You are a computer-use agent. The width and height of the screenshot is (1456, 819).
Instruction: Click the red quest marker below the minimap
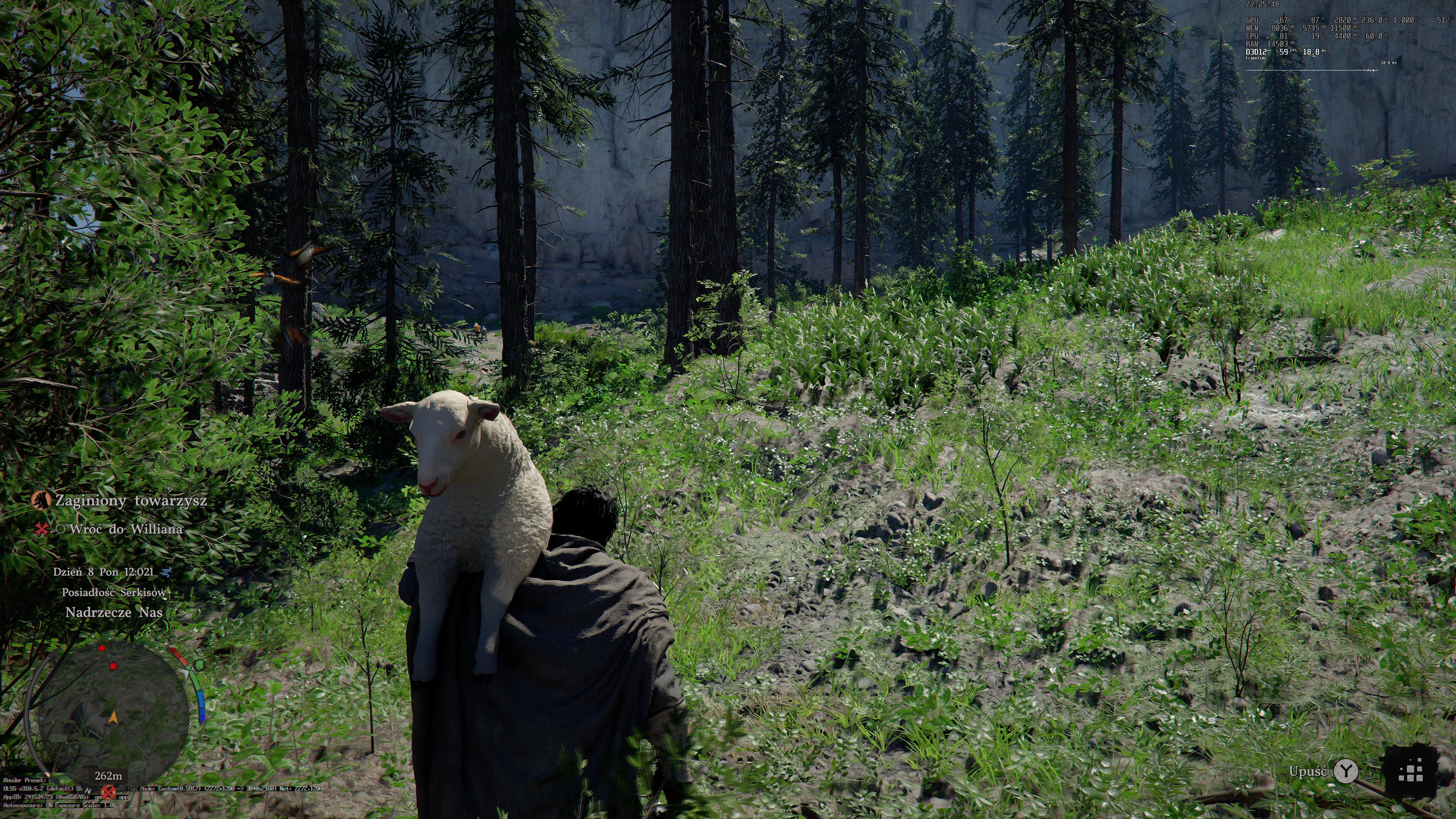tap(108, 791)
